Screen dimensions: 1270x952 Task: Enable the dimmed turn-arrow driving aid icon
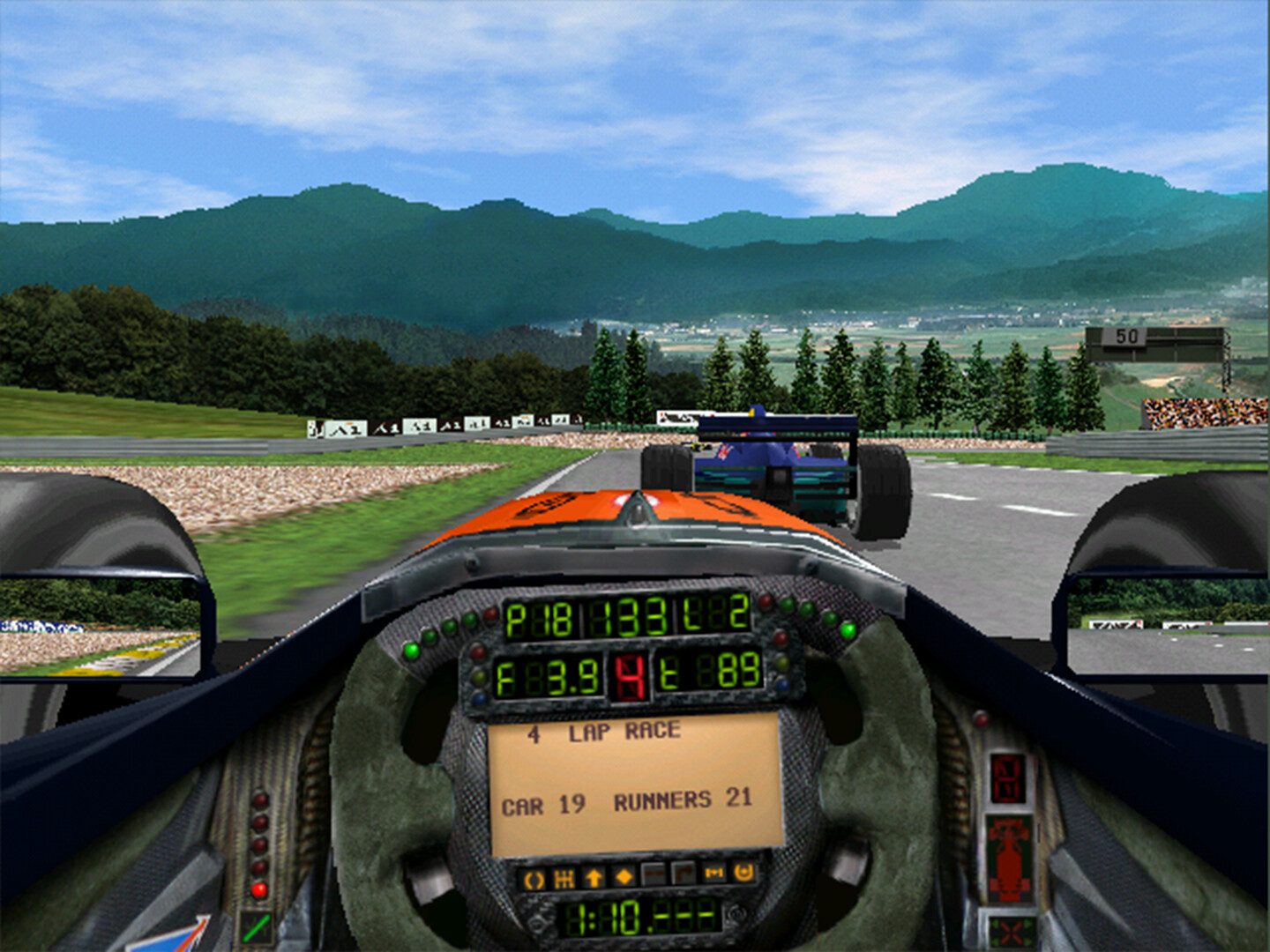coord(684,874)
